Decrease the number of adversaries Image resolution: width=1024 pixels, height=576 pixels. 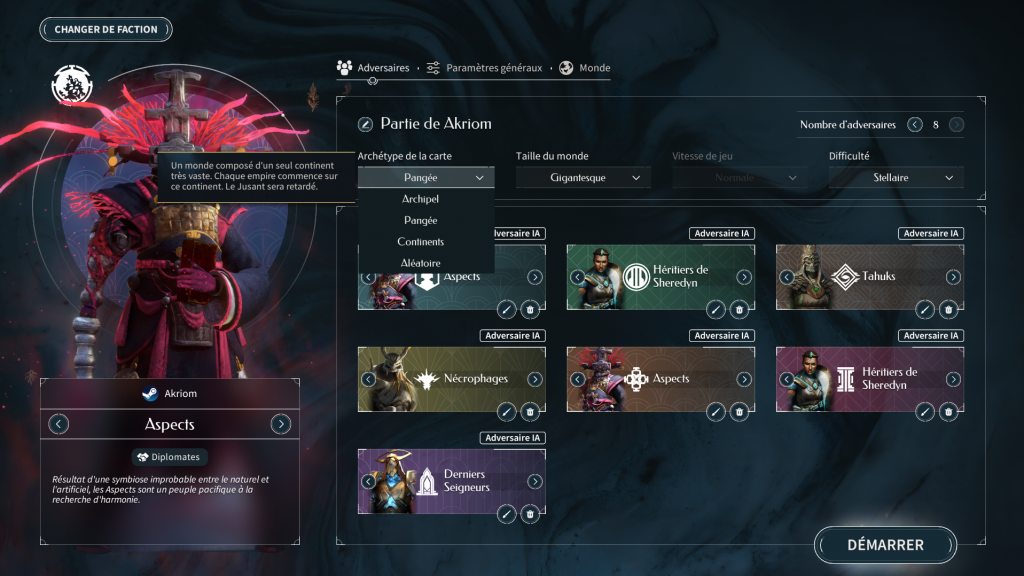914,125
